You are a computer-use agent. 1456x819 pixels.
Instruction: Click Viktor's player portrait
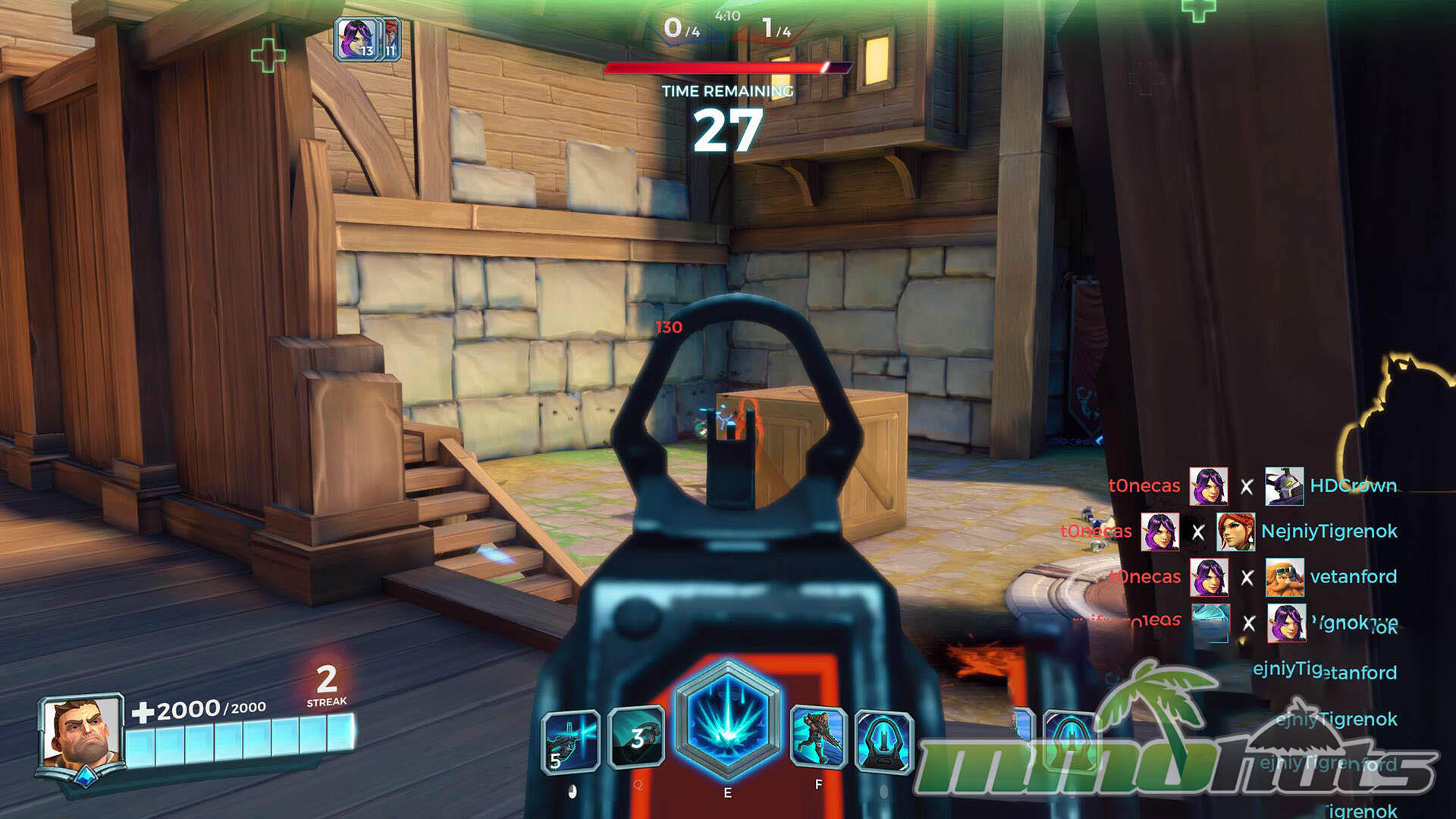coord(80,733)
